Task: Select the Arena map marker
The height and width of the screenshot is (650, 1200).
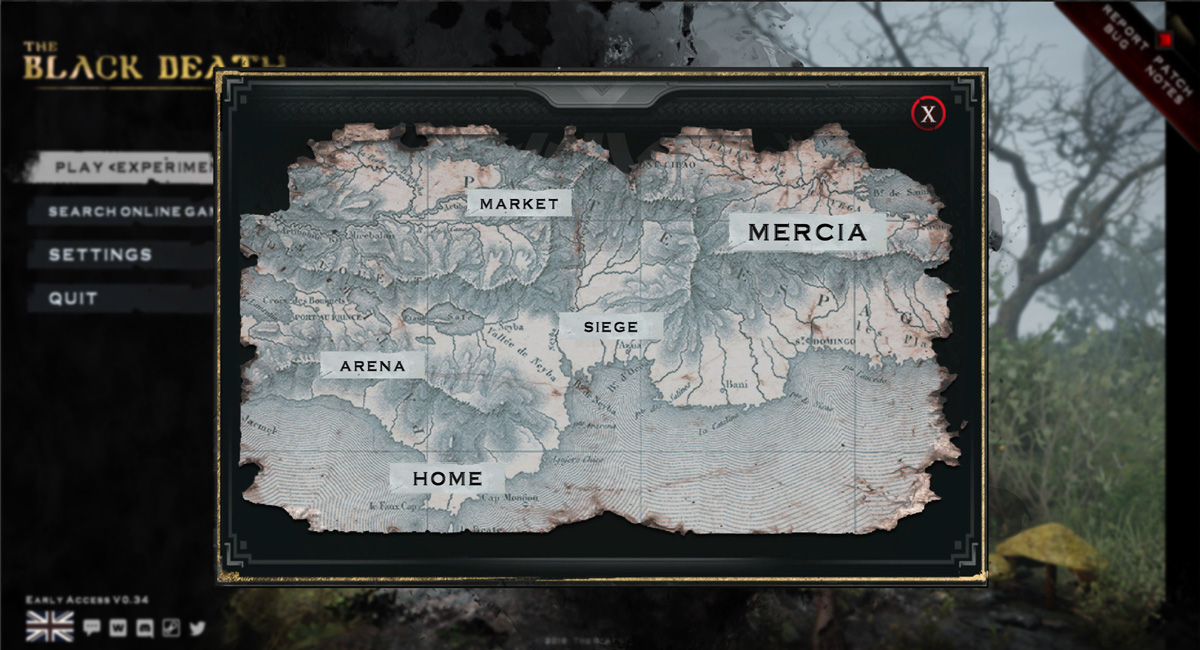Action: click(373, 366)
